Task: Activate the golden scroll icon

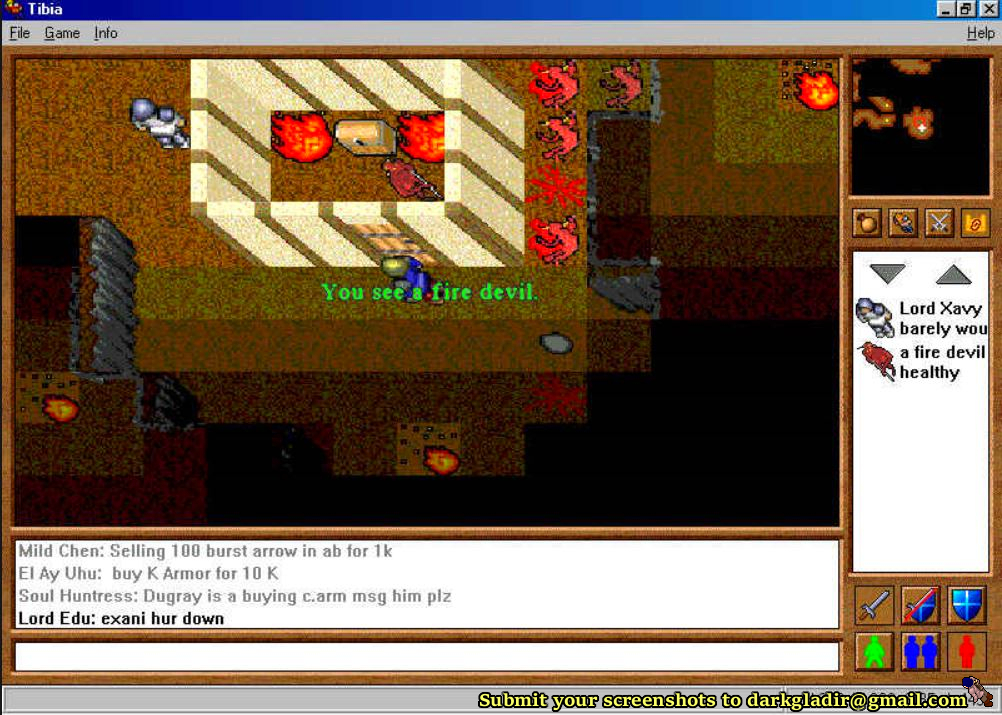Action: (x=974, y=223)
